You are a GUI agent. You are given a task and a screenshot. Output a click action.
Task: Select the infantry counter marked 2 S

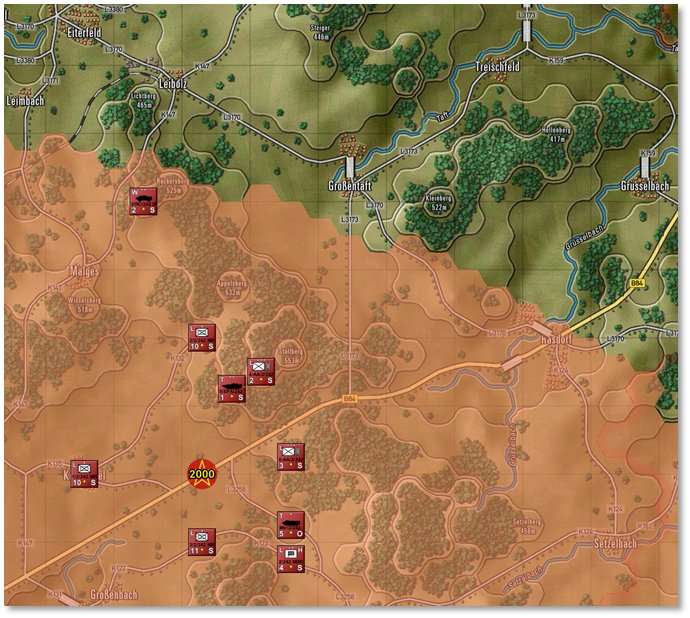tap(260, 372)
